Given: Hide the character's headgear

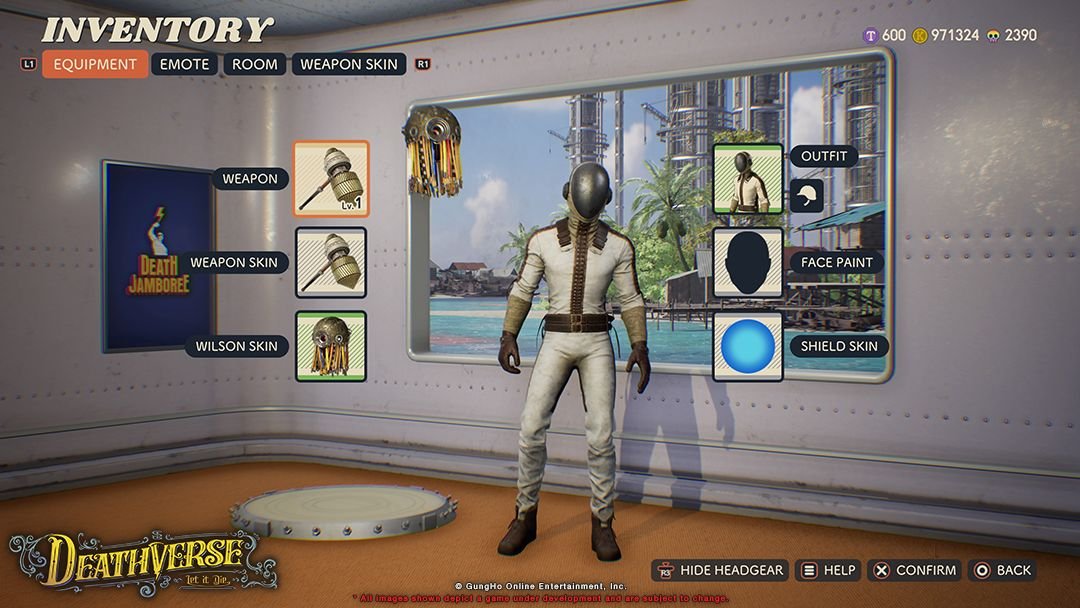Looking at the screenshot, I should [x=720, y=570].
